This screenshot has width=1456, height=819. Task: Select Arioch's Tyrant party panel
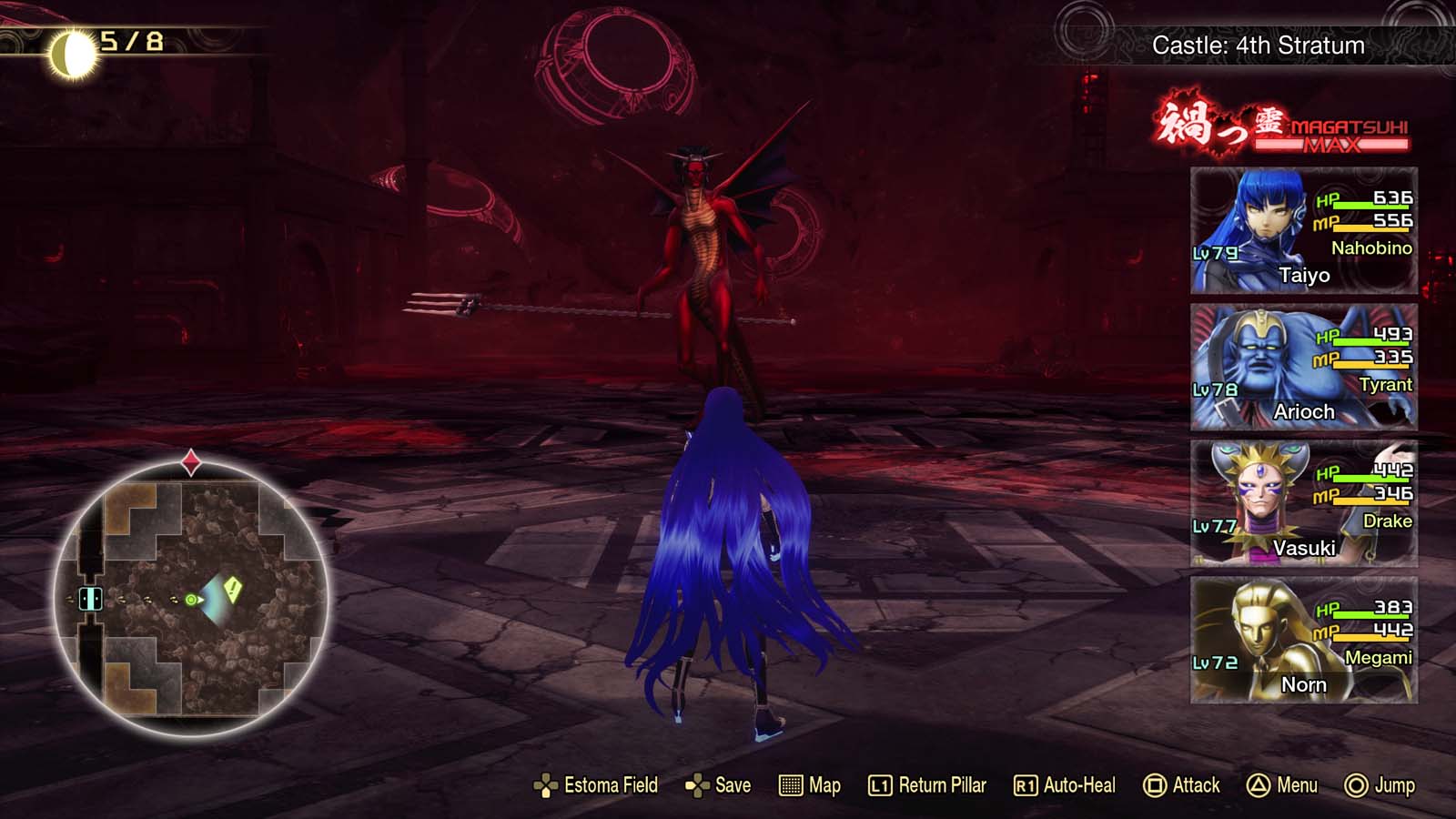point(1301,367)
